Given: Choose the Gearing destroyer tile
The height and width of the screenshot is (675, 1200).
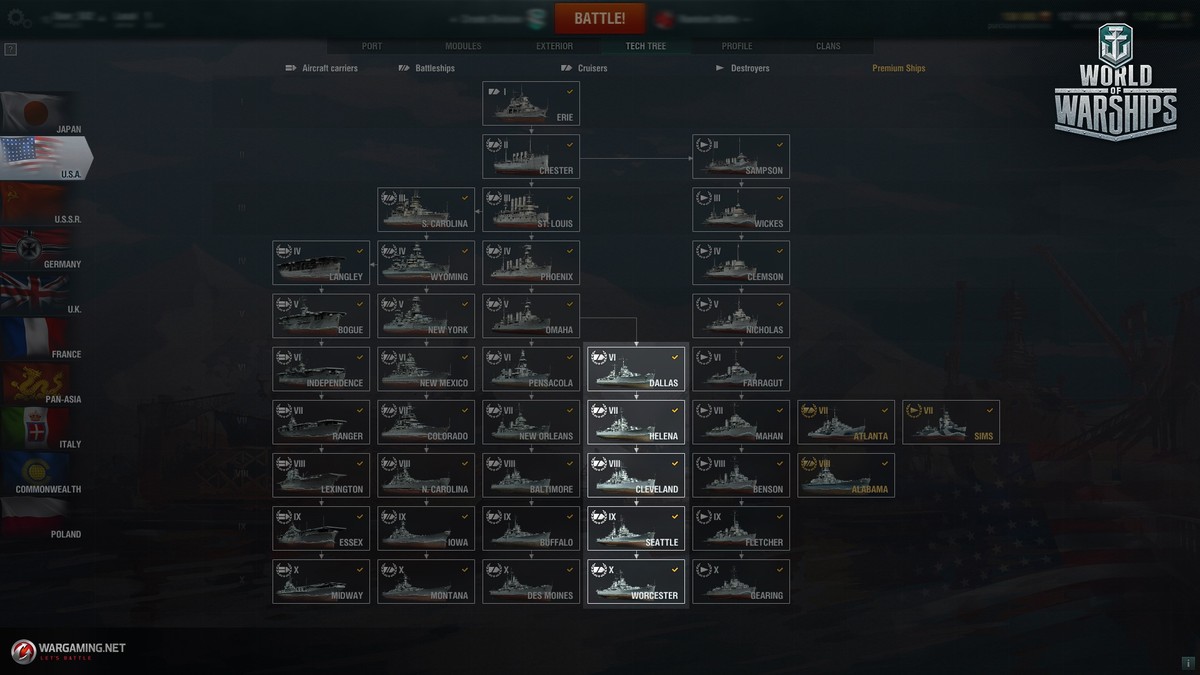Looking at the screenshot, I should click(741, 581).
